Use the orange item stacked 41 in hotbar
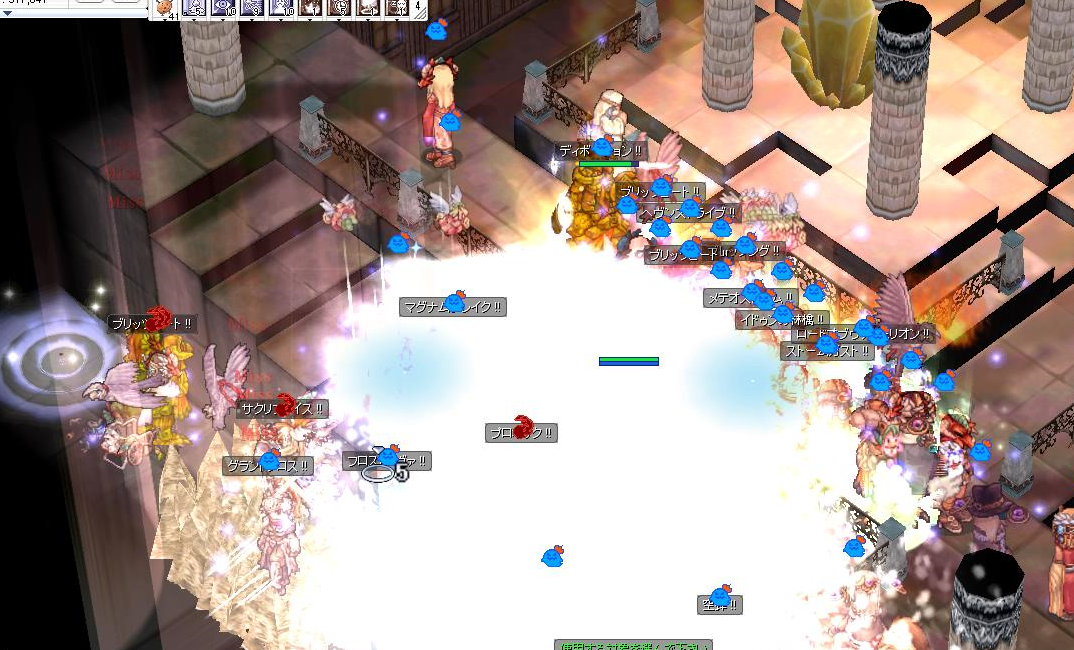This screenshot has height=650, width=1074. point(166,8)
